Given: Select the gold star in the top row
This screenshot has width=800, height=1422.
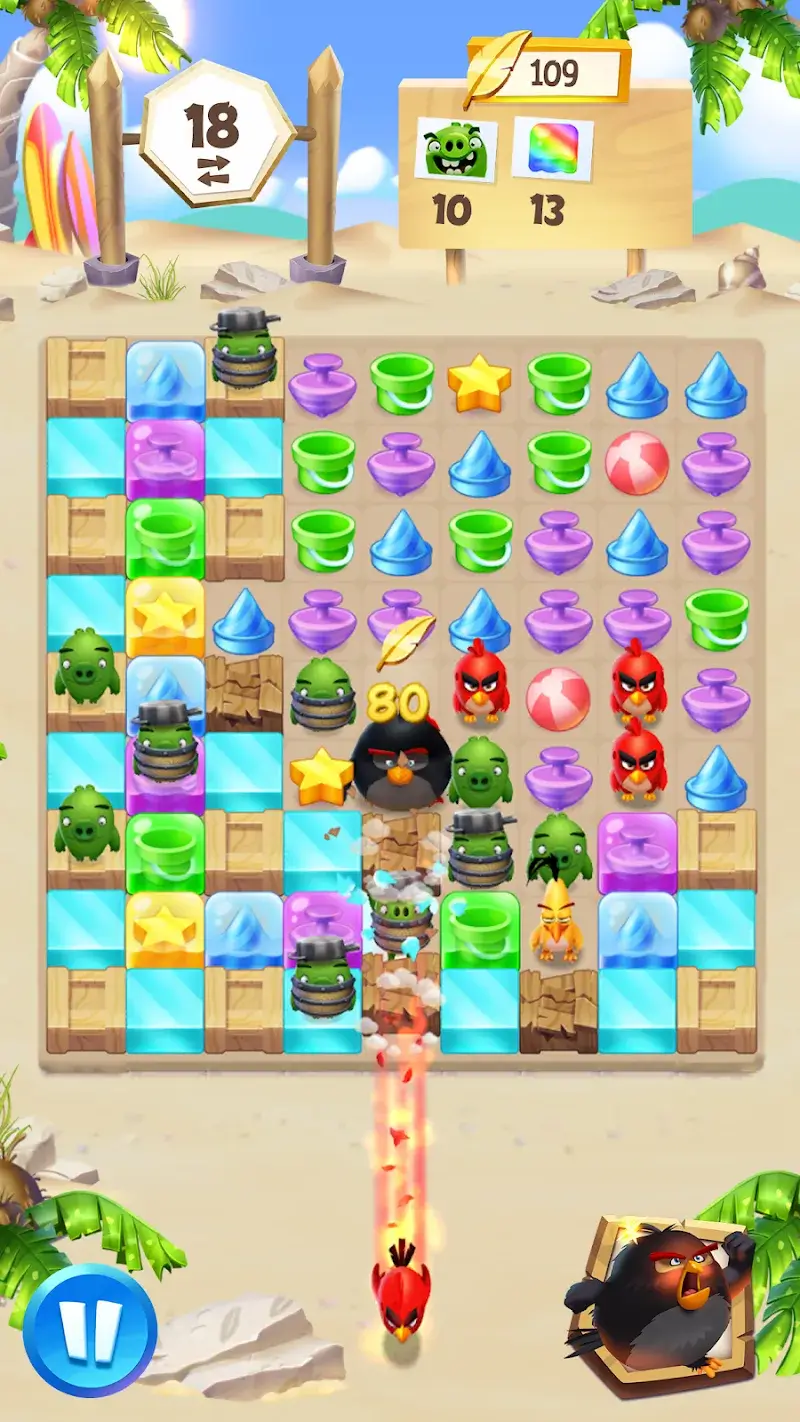Looking at the screenshot, I should 479,381.
